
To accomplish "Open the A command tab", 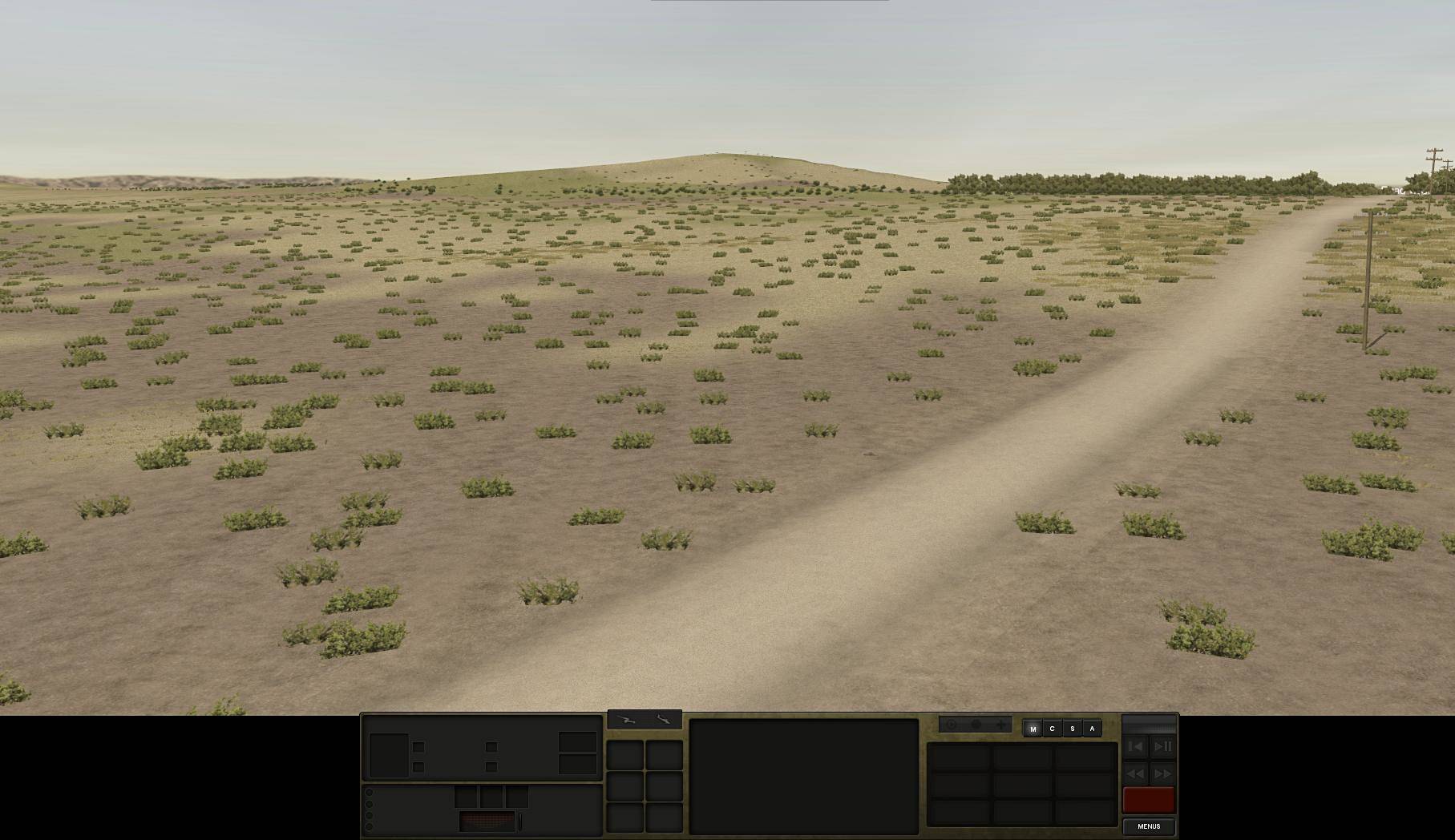I will pyautogui.click(x=1091, y=728).
